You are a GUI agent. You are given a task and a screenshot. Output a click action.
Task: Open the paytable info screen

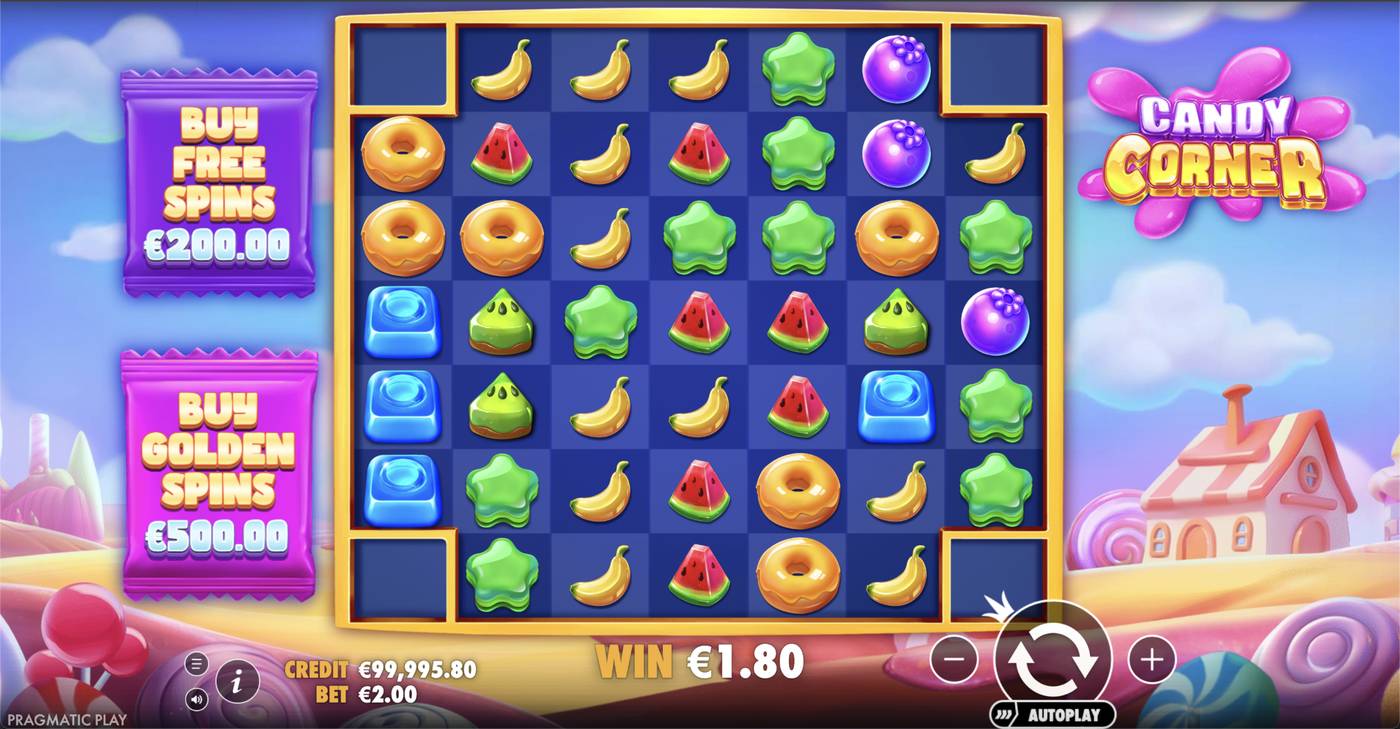[x=237, y=680]
